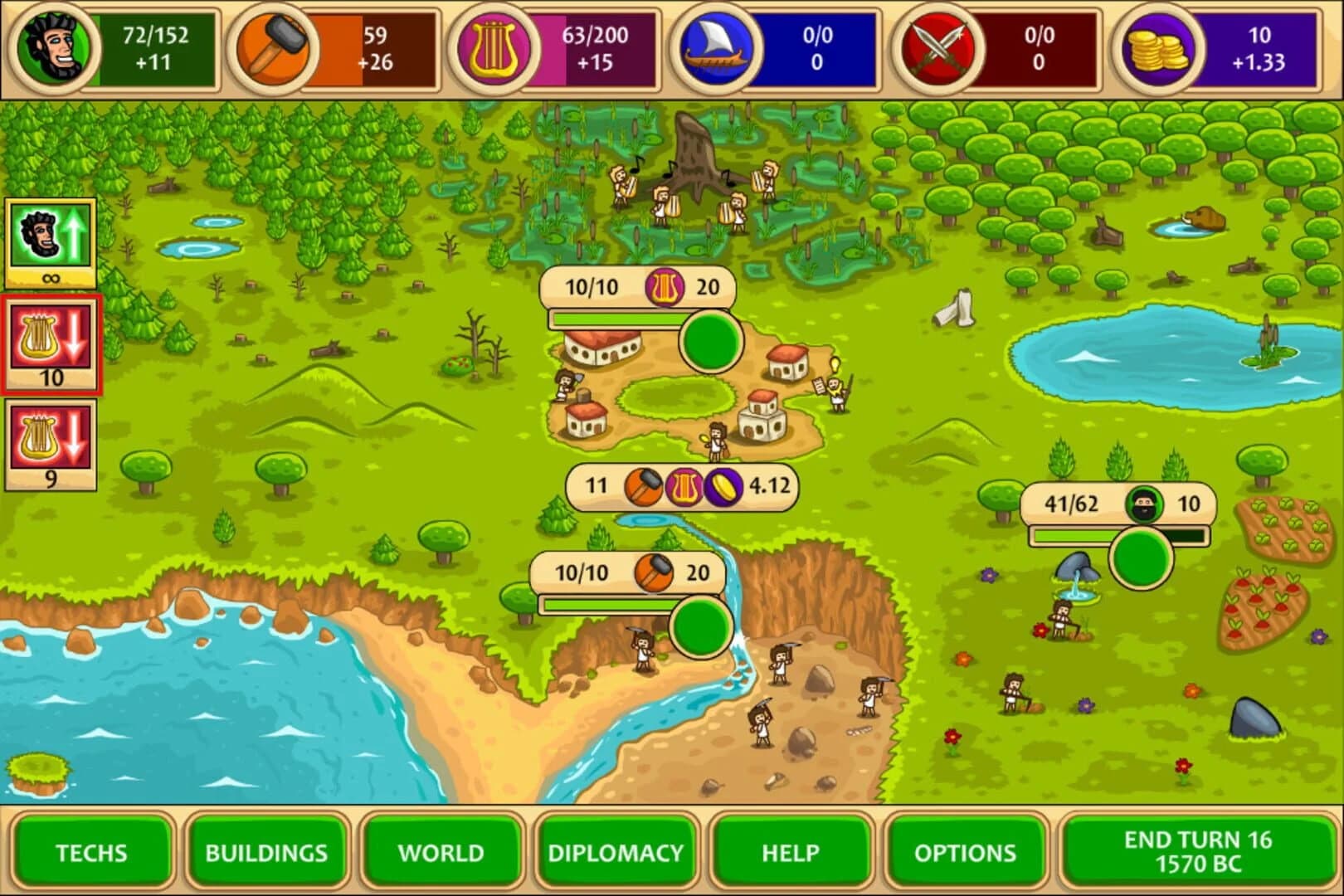Open the DIPLOMACY screen
This screenshot has height=896, width=1344.
(614, 853)
